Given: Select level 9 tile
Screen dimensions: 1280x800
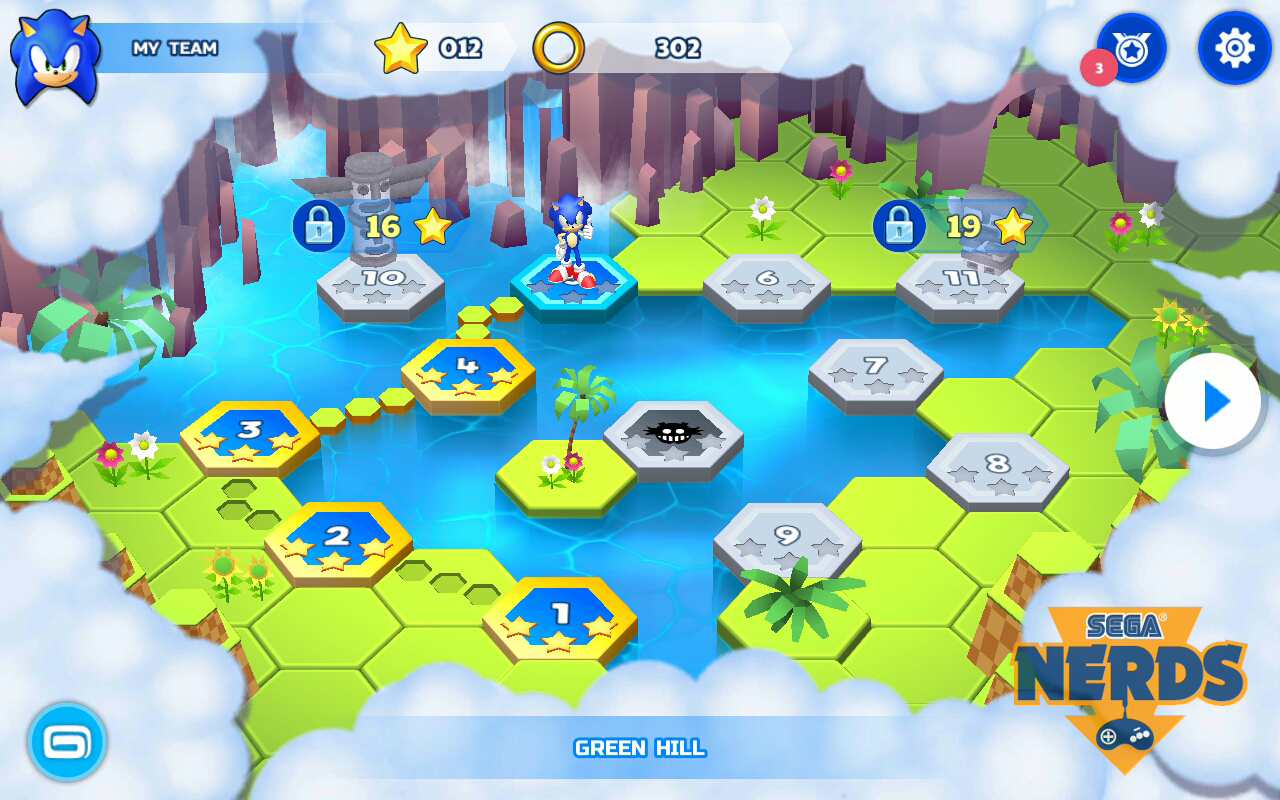Looking at the screenshot, I should [x=787, y=540].
